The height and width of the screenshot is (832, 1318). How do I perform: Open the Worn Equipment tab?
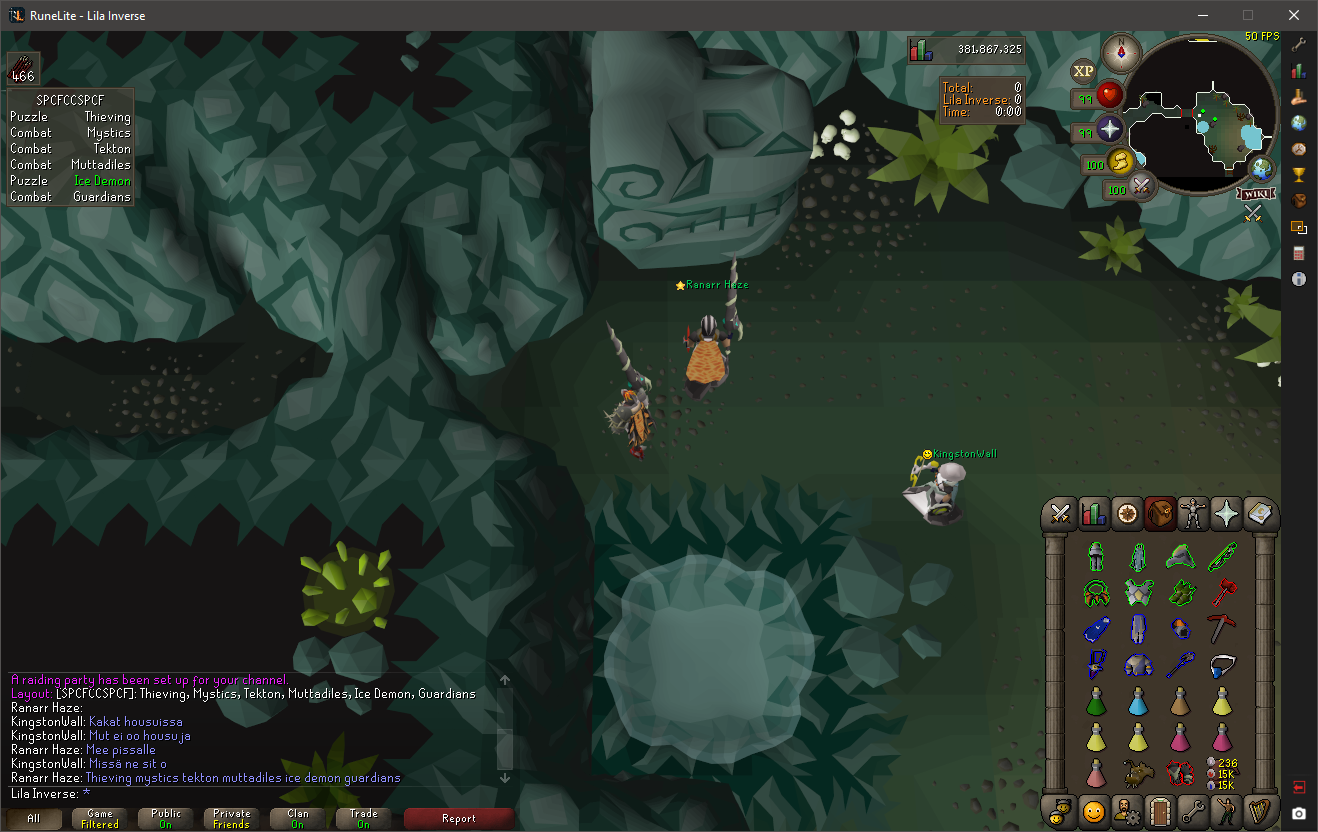pos(1193,515)
